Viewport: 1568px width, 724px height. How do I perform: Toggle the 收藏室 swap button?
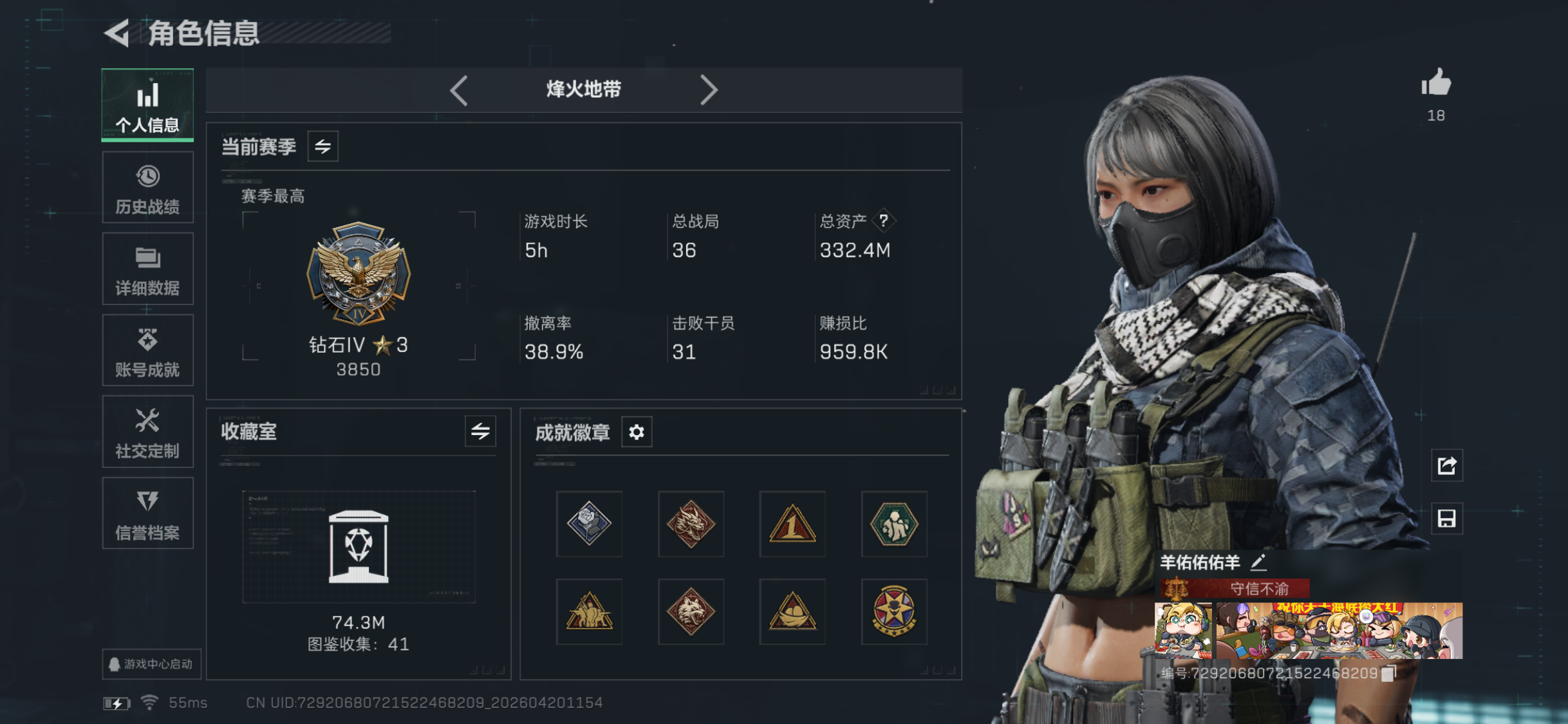(x=480, y=431)
